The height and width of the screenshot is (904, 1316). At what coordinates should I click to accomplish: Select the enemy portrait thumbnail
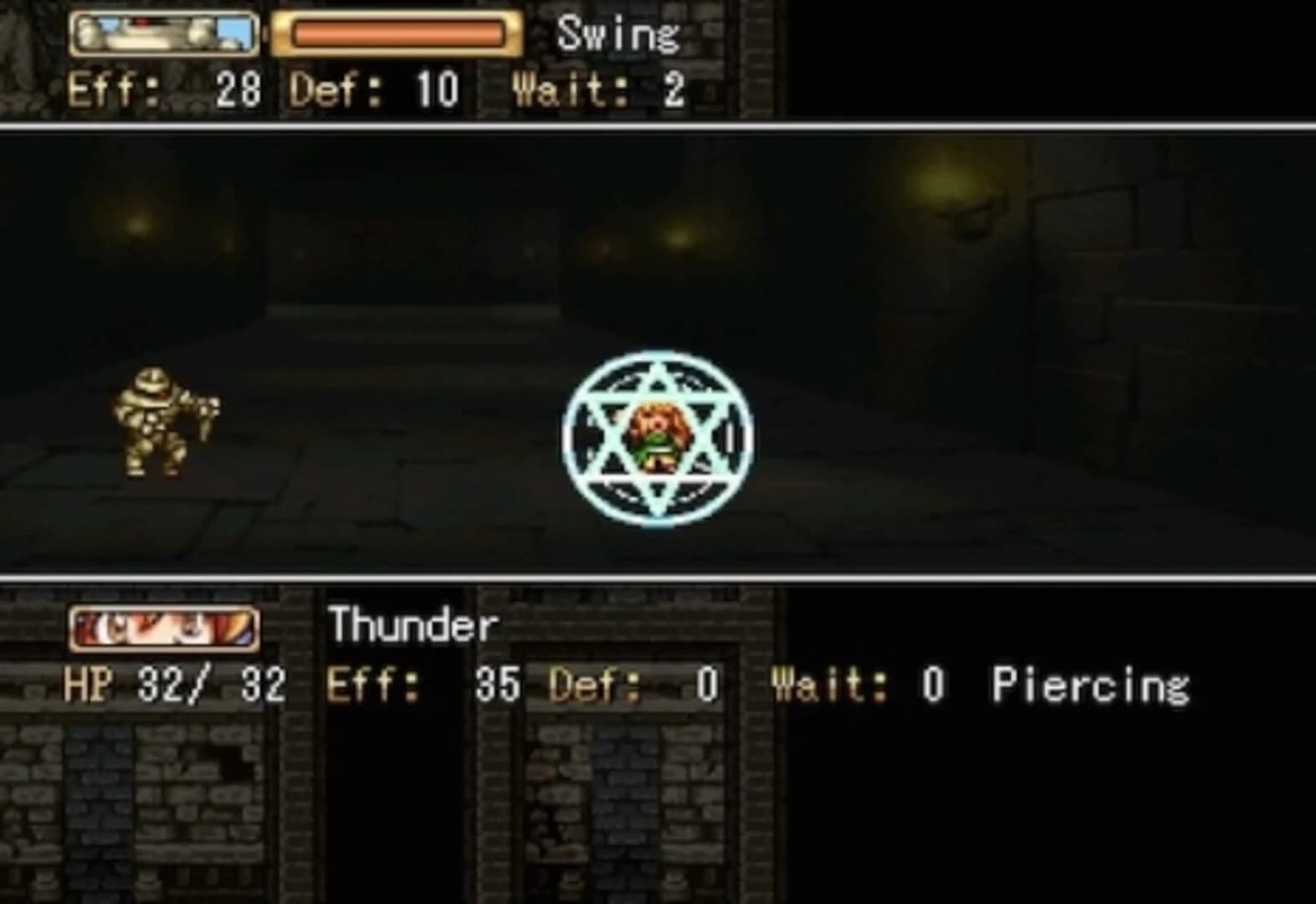coord(164,35)
